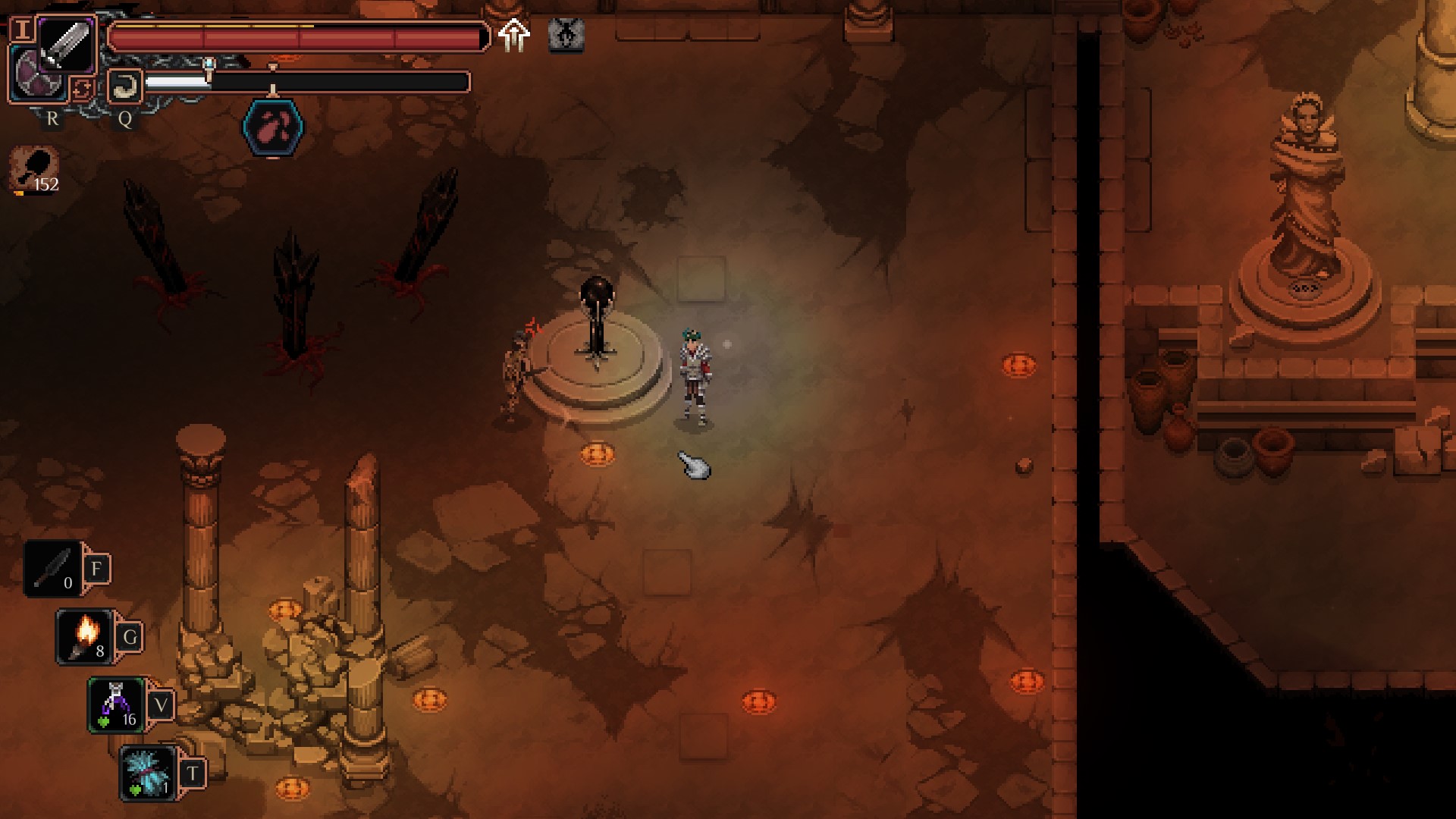The height and width of the screenshot is (819, 1456).
Task: Activate the curled horn ability icon
Action: (x=125, y=86)
